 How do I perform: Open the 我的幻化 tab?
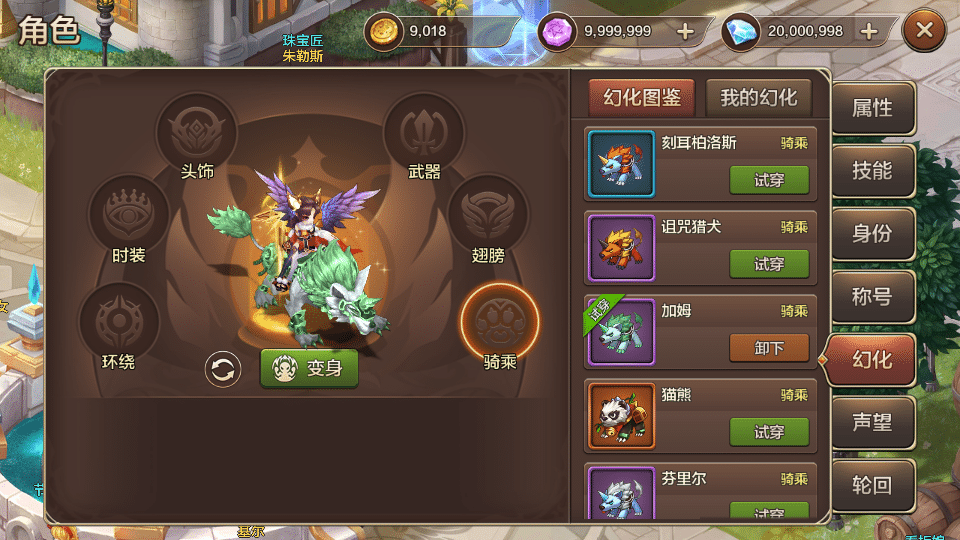point(759,98)
